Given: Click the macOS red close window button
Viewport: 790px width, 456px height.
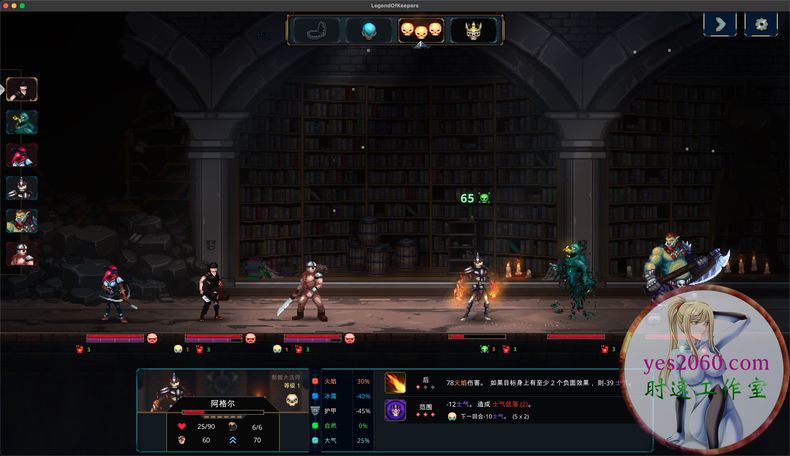Looking at the screenshot, I should (8, 5).
